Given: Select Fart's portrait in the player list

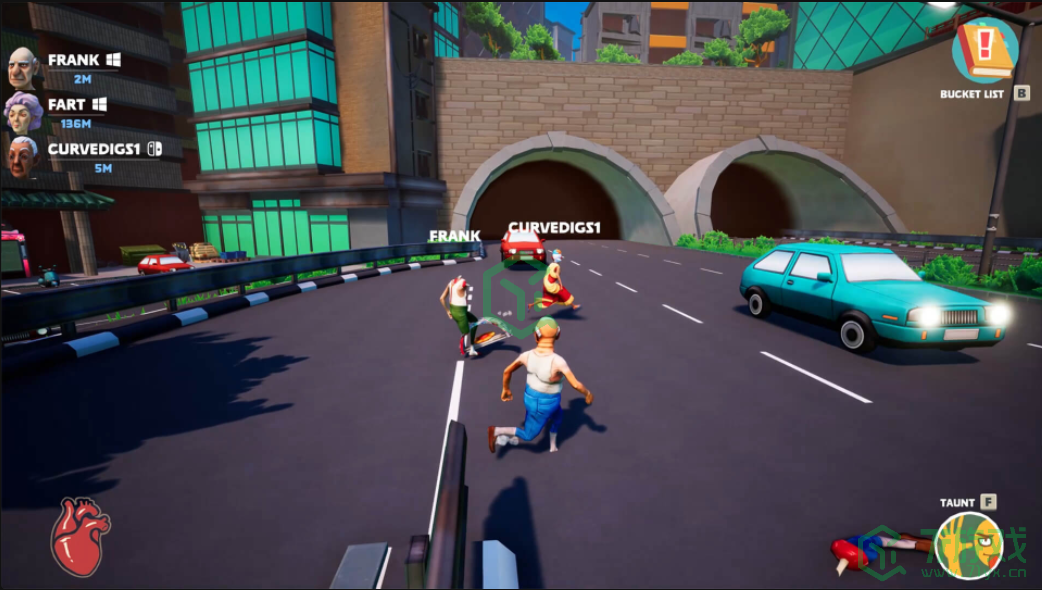Looking at the screenshot, I should 23,112.
